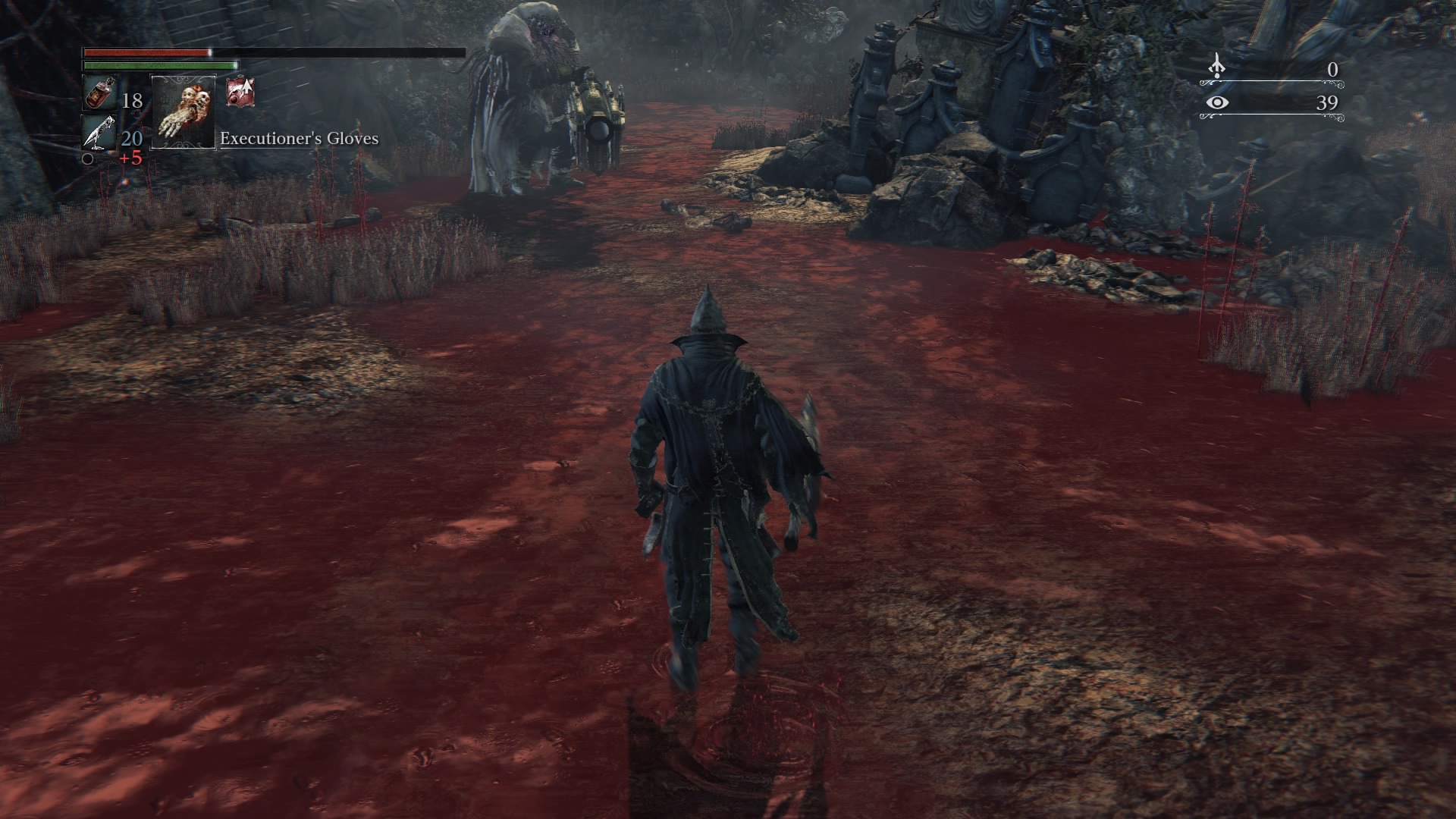Image resolution: width=1456 pixels, height=819 pixels.
Task: Click the Blood Echoes icon
Action: pos(1216,67)
